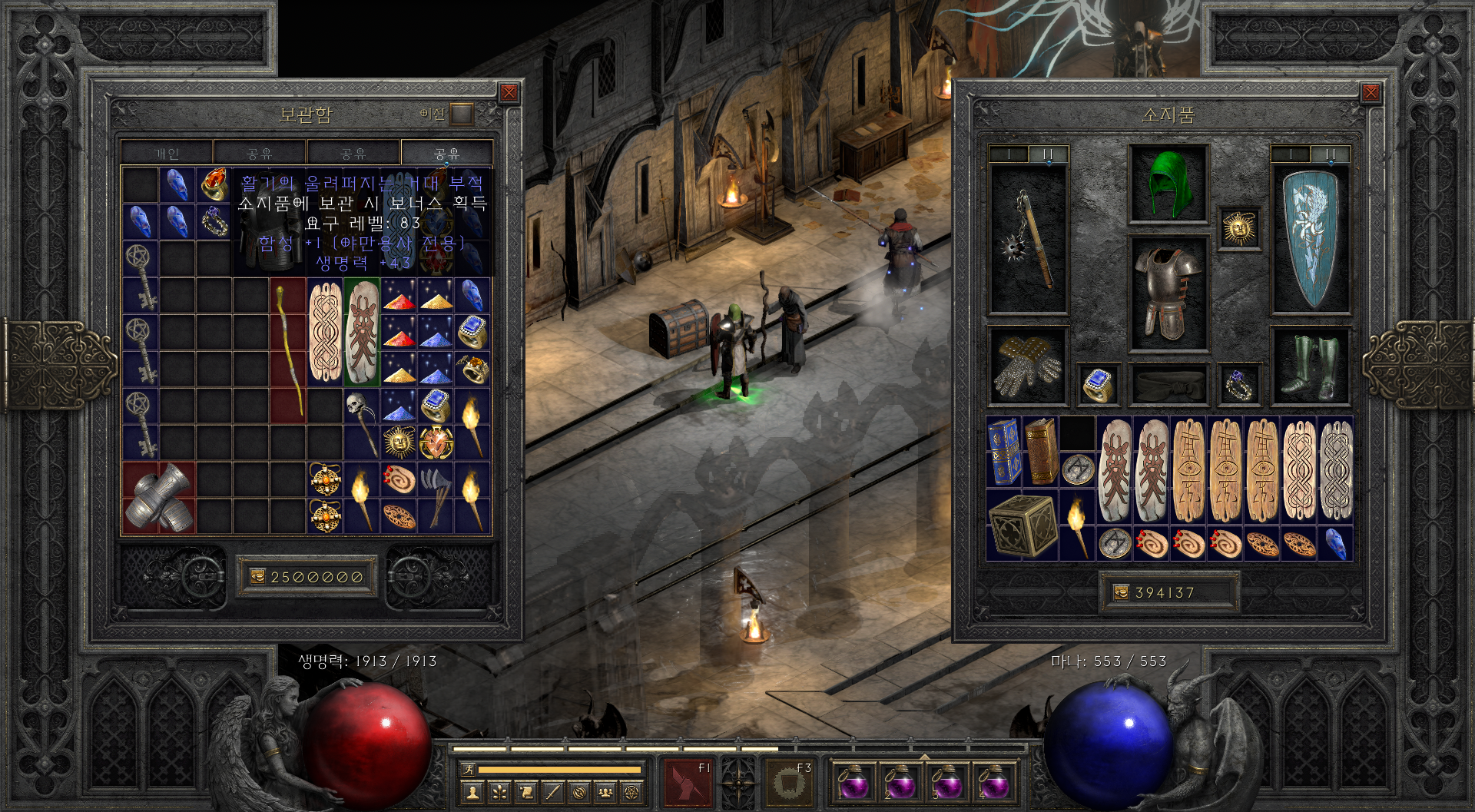Pick up the Horadric Cube in inventory
Viewport: 1475px width, 812px height.
pos(1023,525)
